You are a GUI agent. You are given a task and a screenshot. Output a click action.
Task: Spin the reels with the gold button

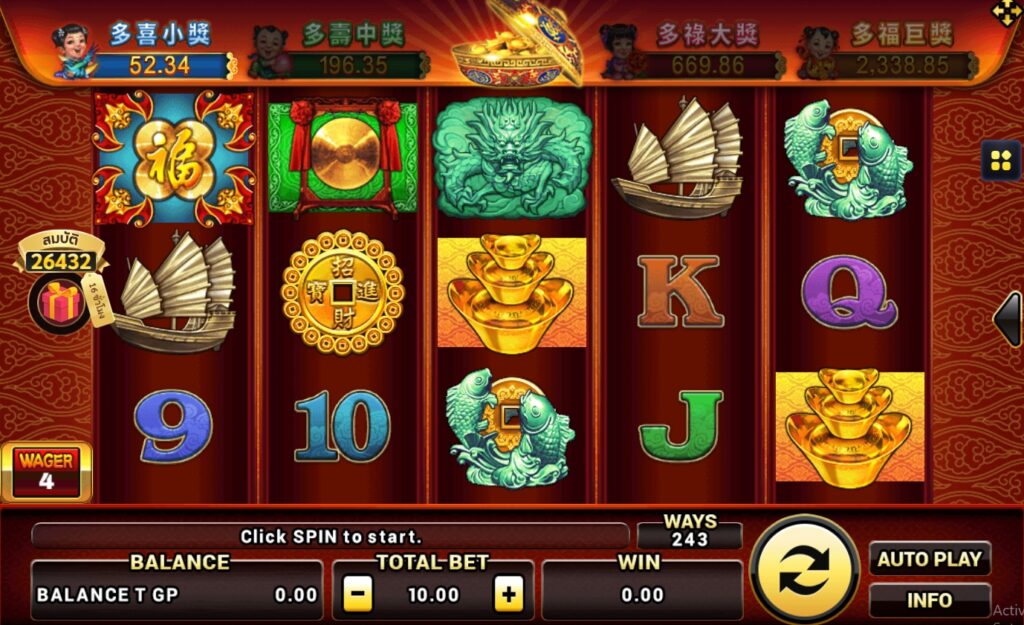click(804, 570)
